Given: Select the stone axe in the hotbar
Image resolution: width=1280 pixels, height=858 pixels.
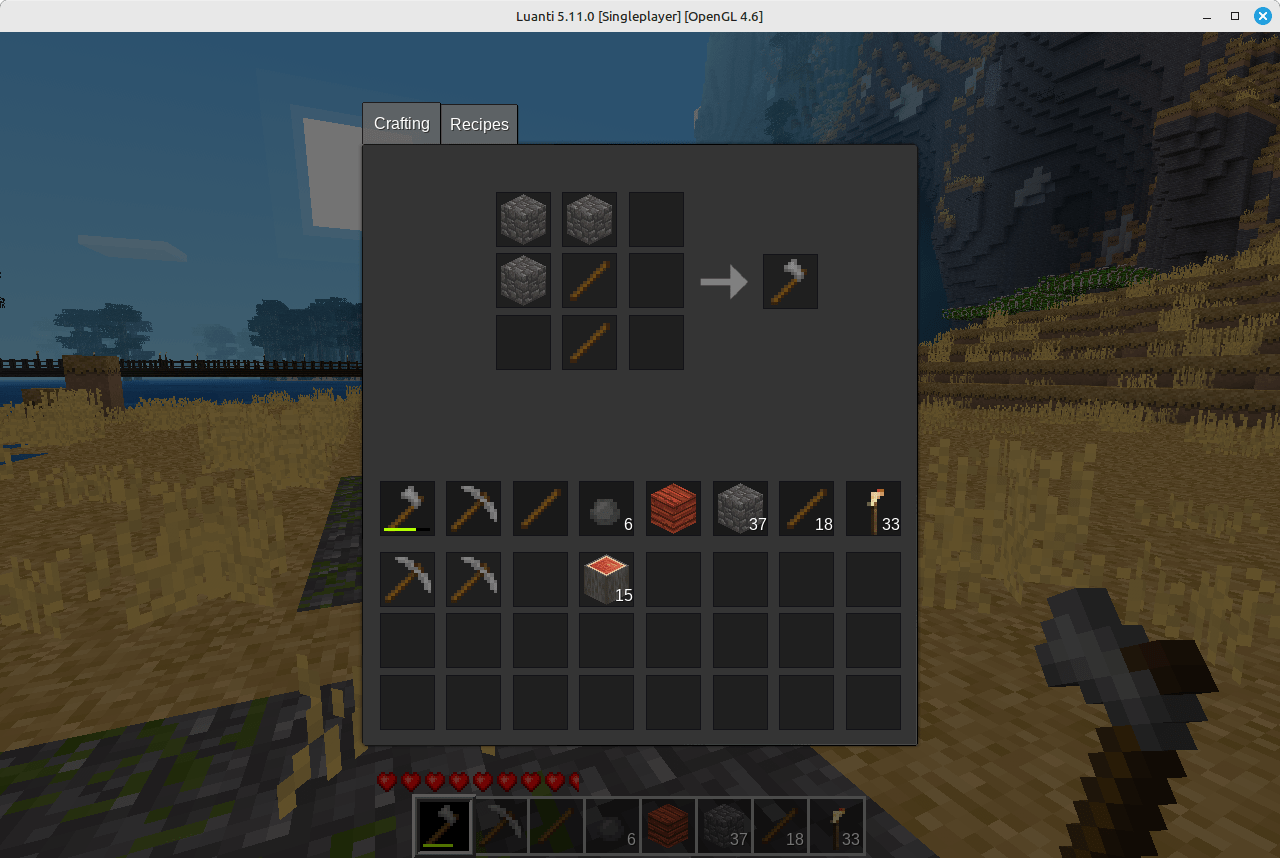Looking at the screenshot, I should (443, 825).
